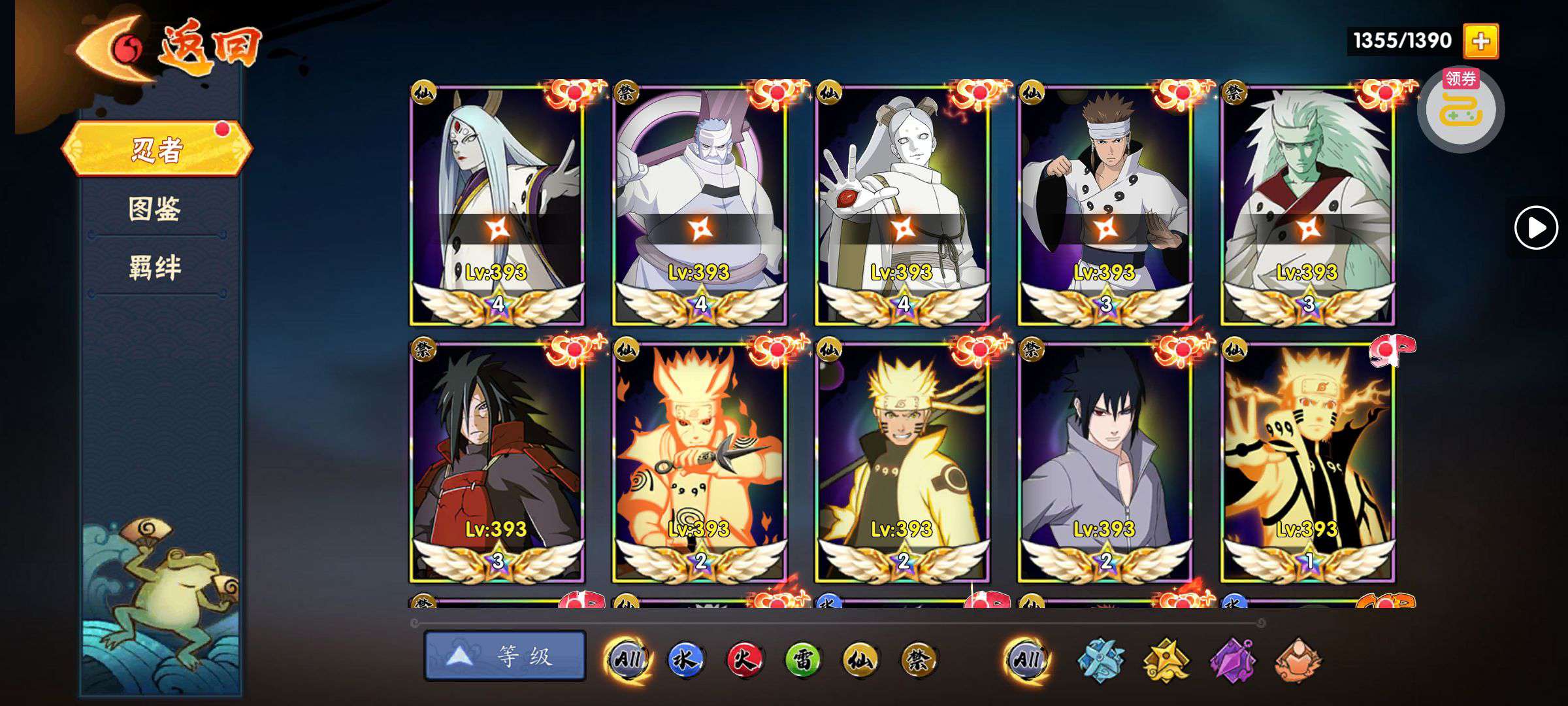
Task: Switch to the 羁绊 tab
Action: pos(155,268)
